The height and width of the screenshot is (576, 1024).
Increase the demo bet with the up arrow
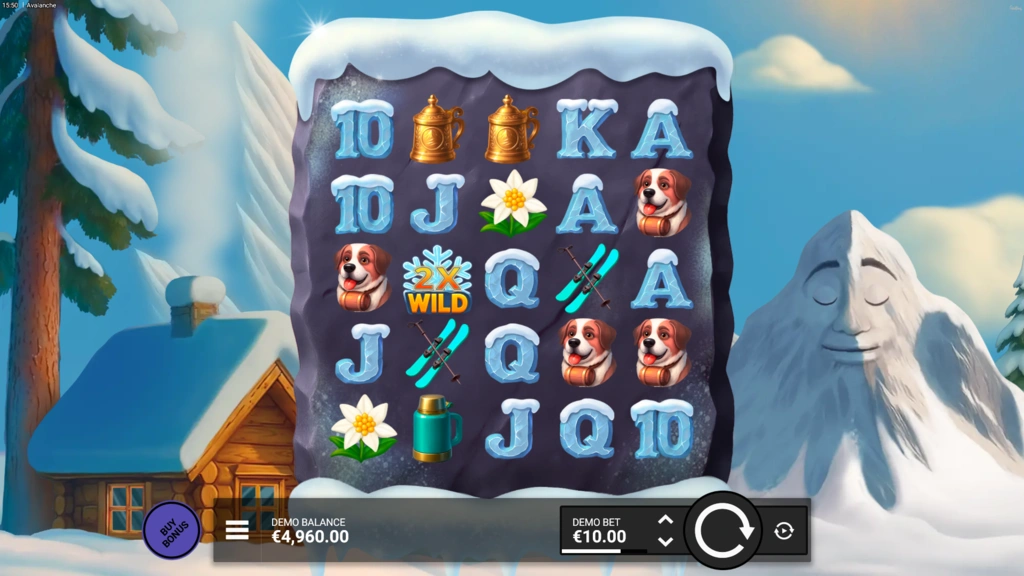click(665, 520)
